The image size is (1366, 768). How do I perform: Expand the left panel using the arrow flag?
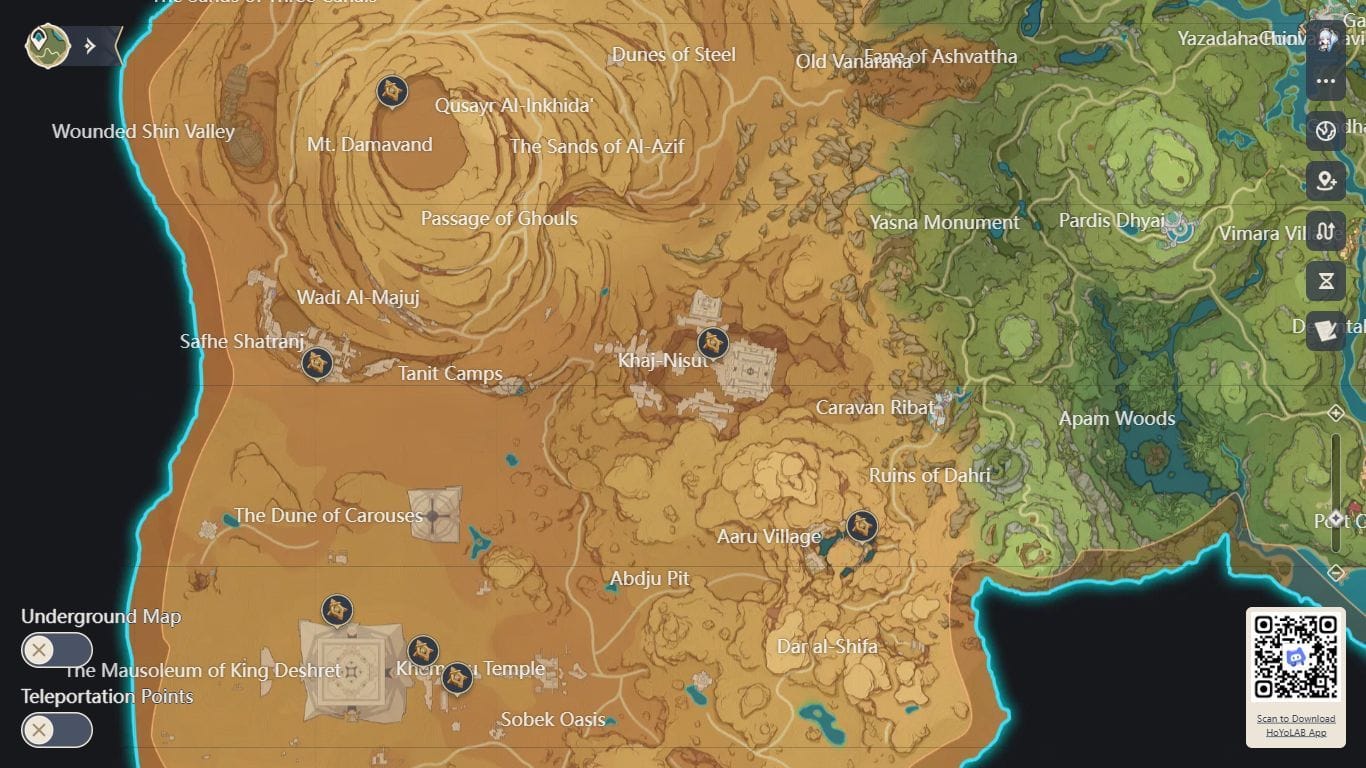[90, 44]
